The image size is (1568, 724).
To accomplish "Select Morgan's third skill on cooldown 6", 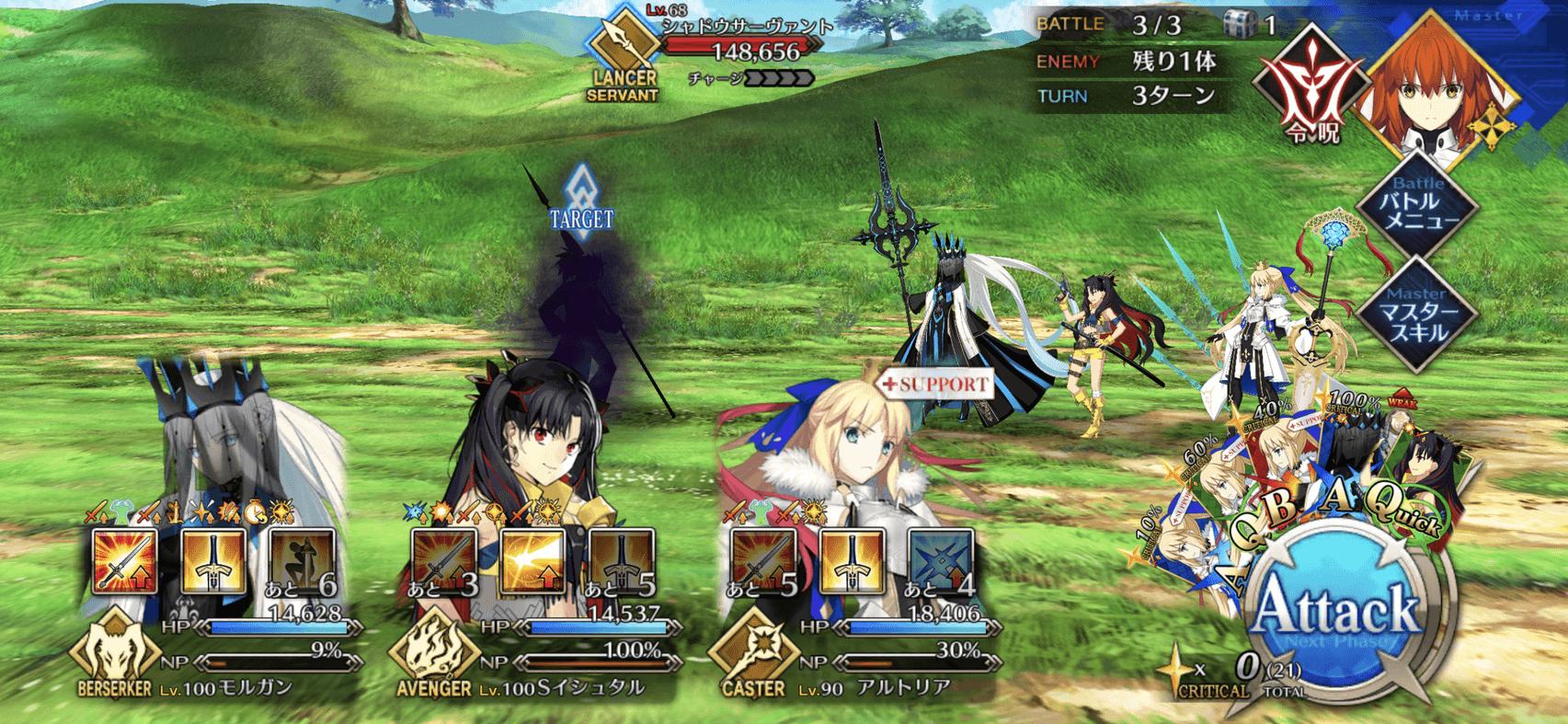I will (302, 560).
